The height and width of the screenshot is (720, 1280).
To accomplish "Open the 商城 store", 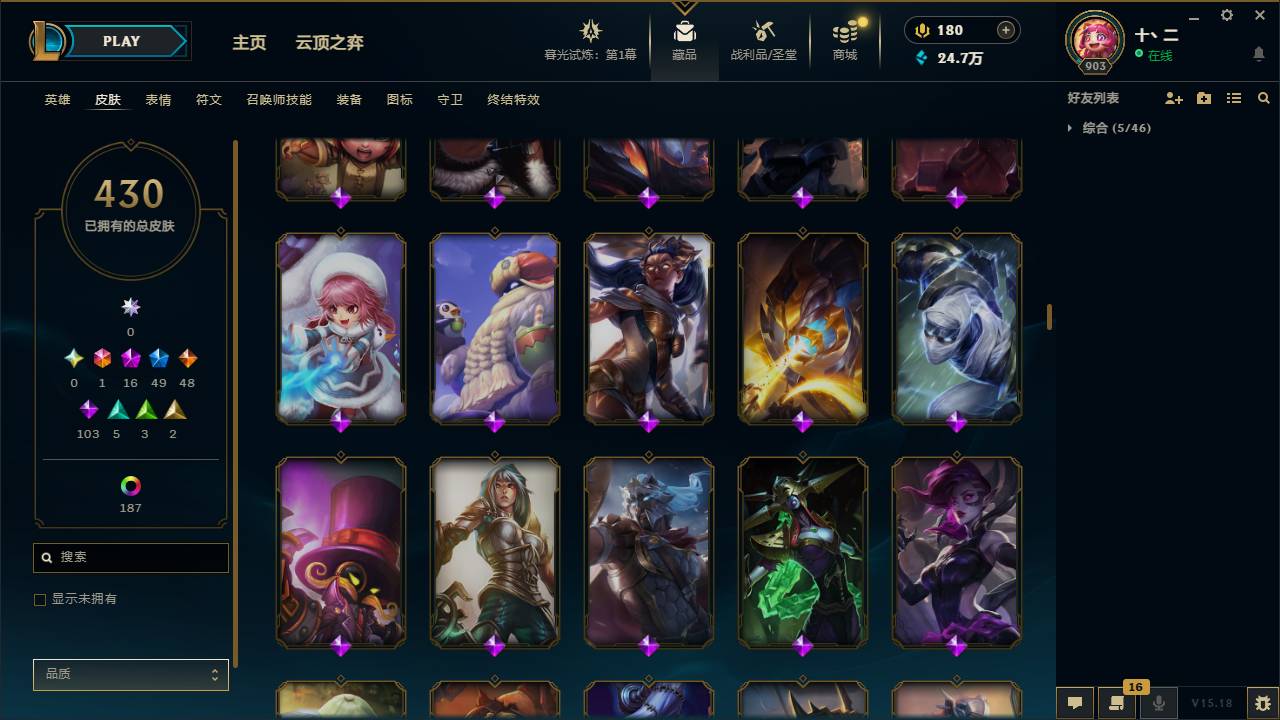I will (x=844, y=40).
